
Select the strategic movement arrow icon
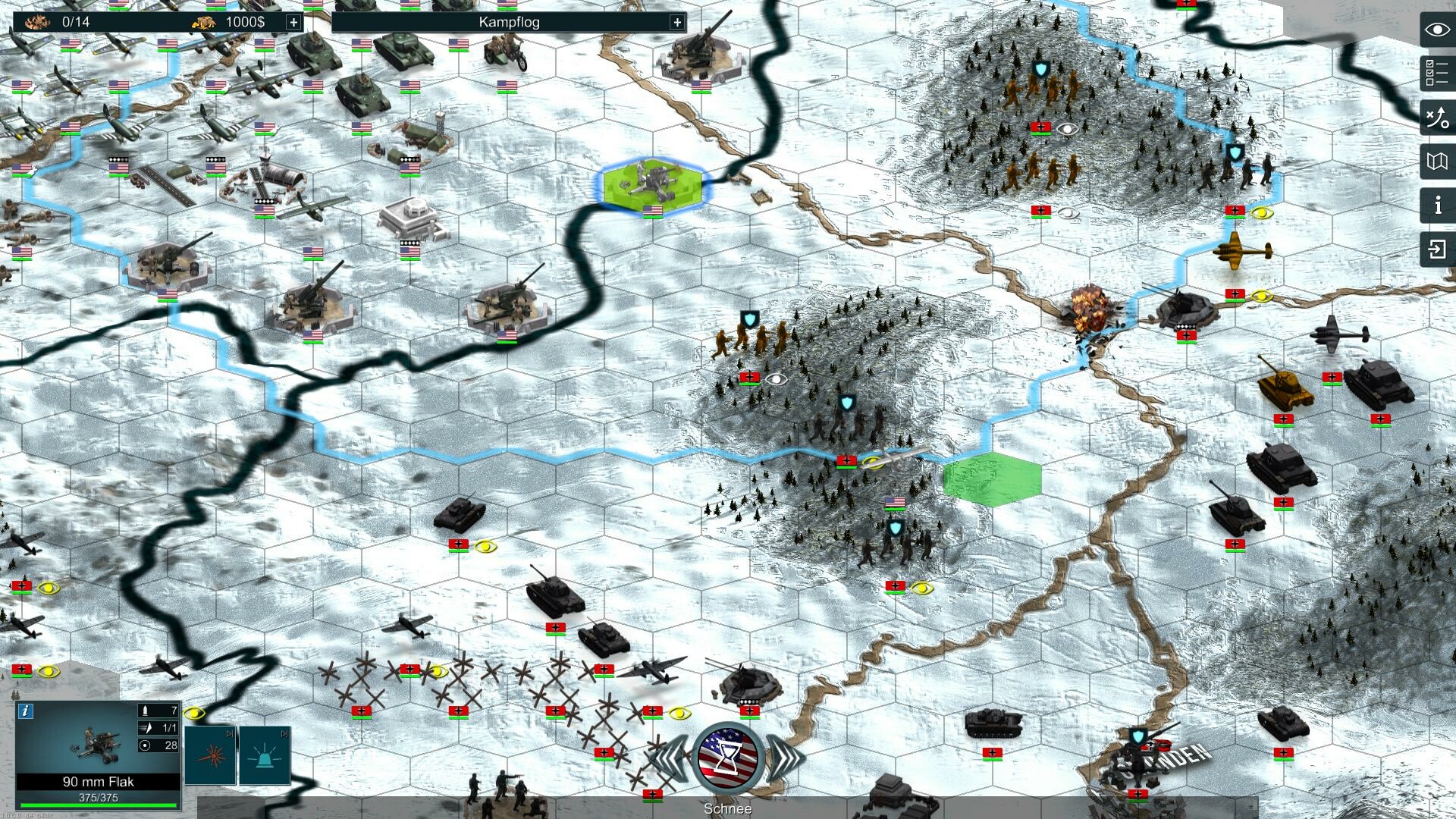[1436, 116]
